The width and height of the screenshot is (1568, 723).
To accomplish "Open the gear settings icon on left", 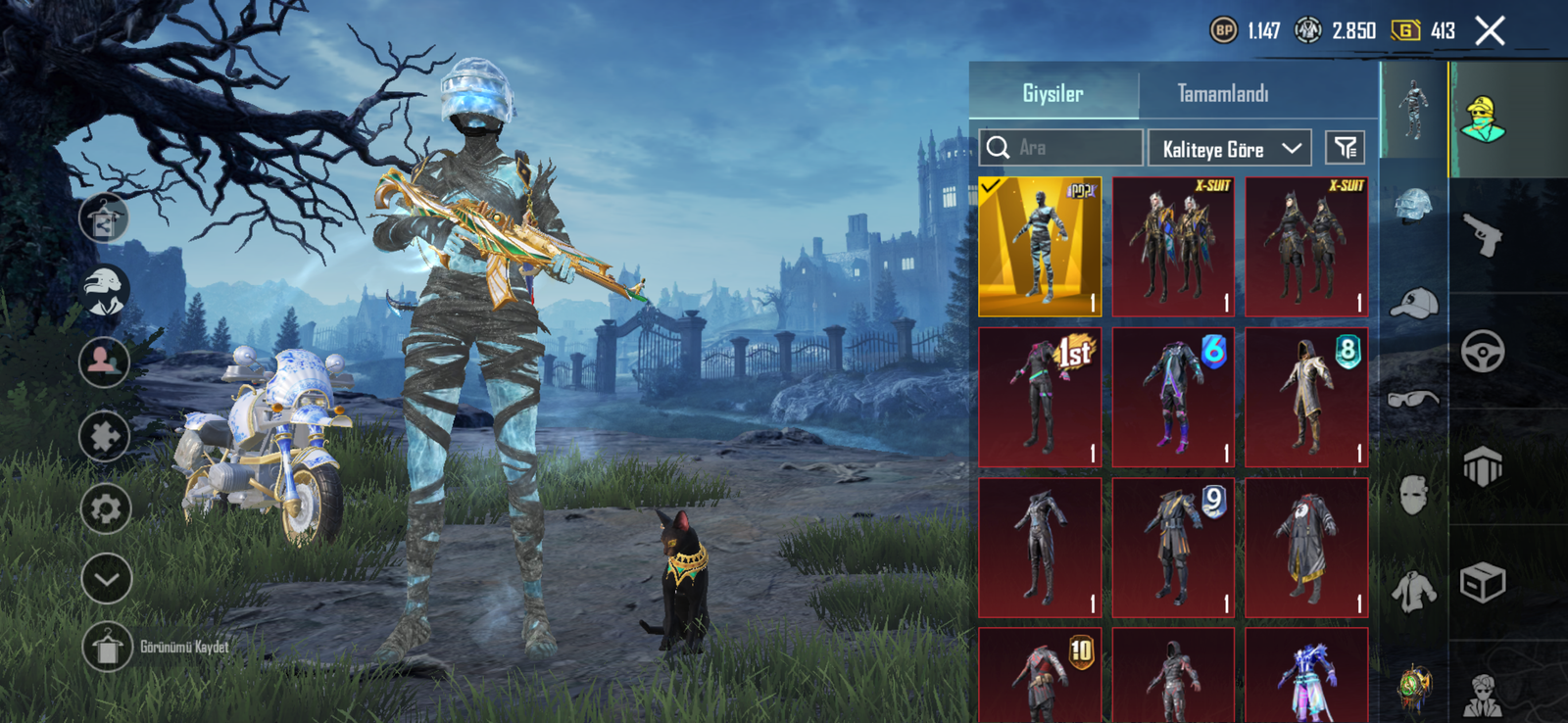I will click(x=105, y=508).
